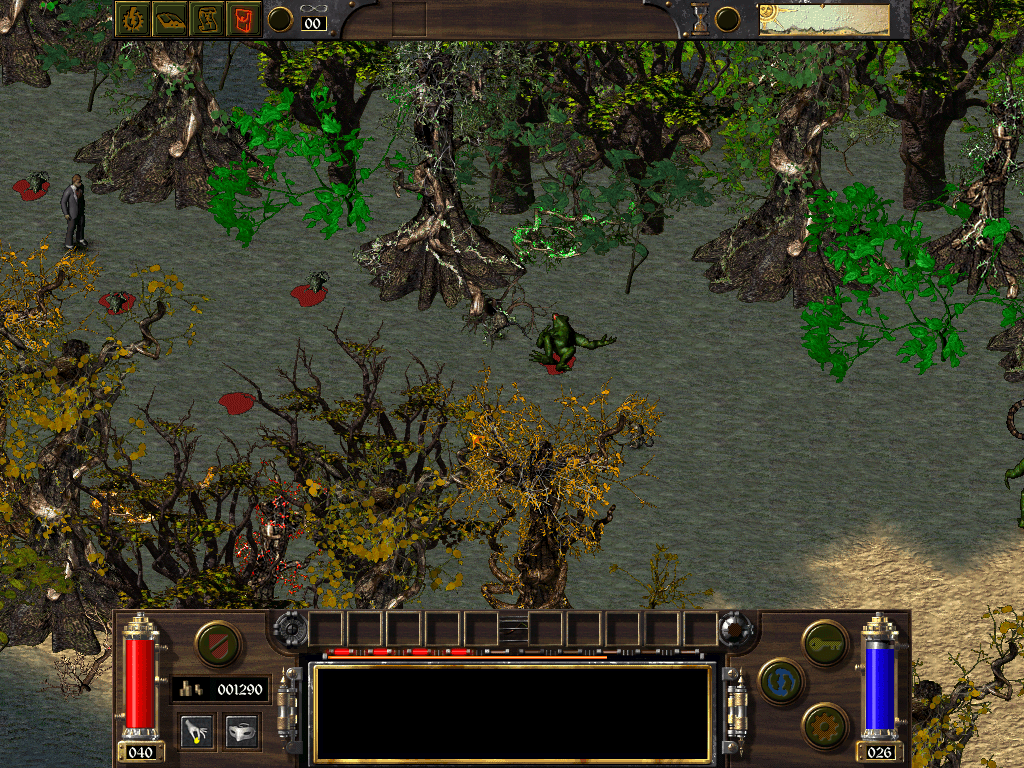
Task: Click the round valve left of hotkey slots
Action: point(291,628)
